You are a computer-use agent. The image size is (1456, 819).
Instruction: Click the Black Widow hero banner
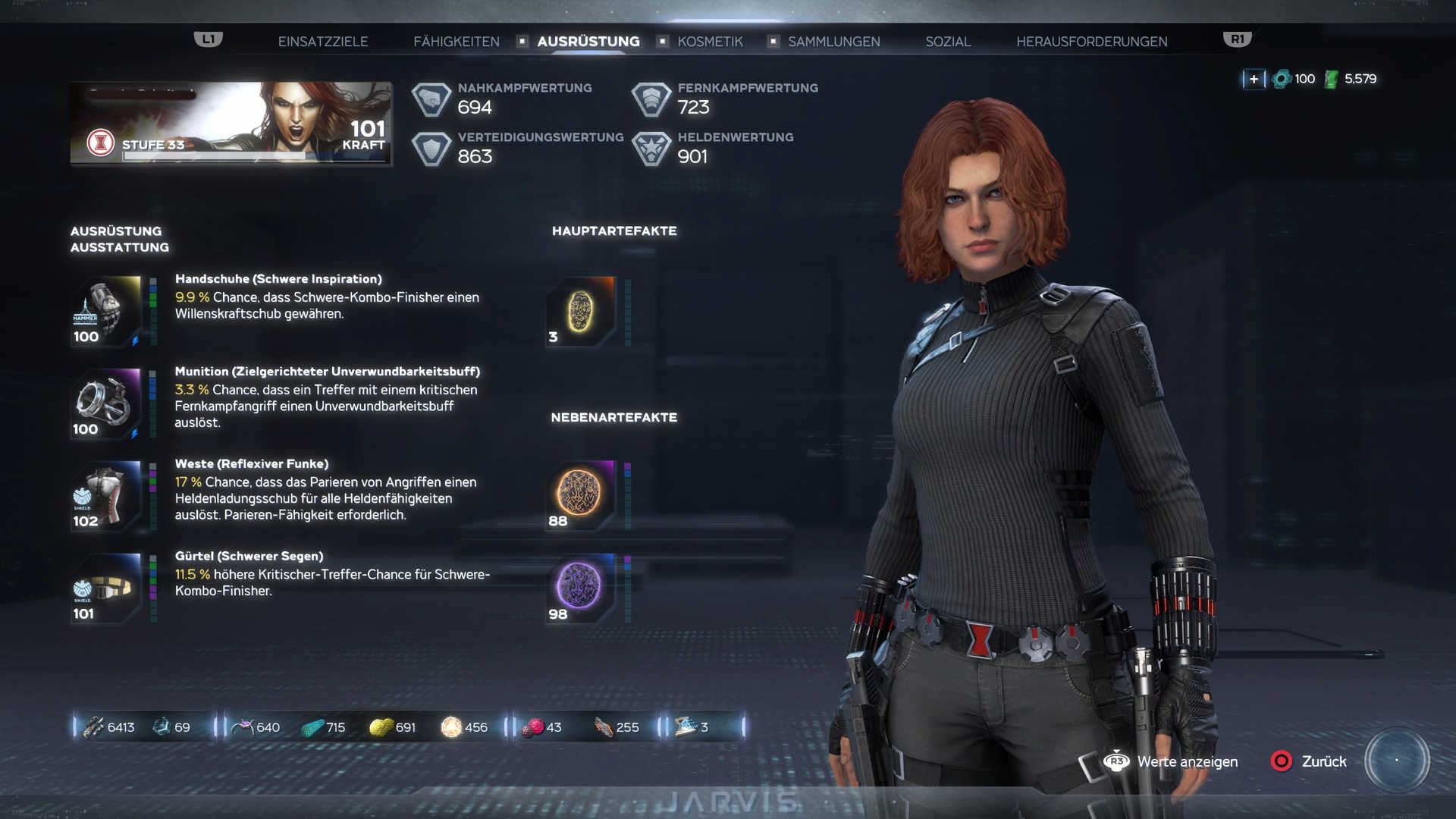[x=231, y=123]
